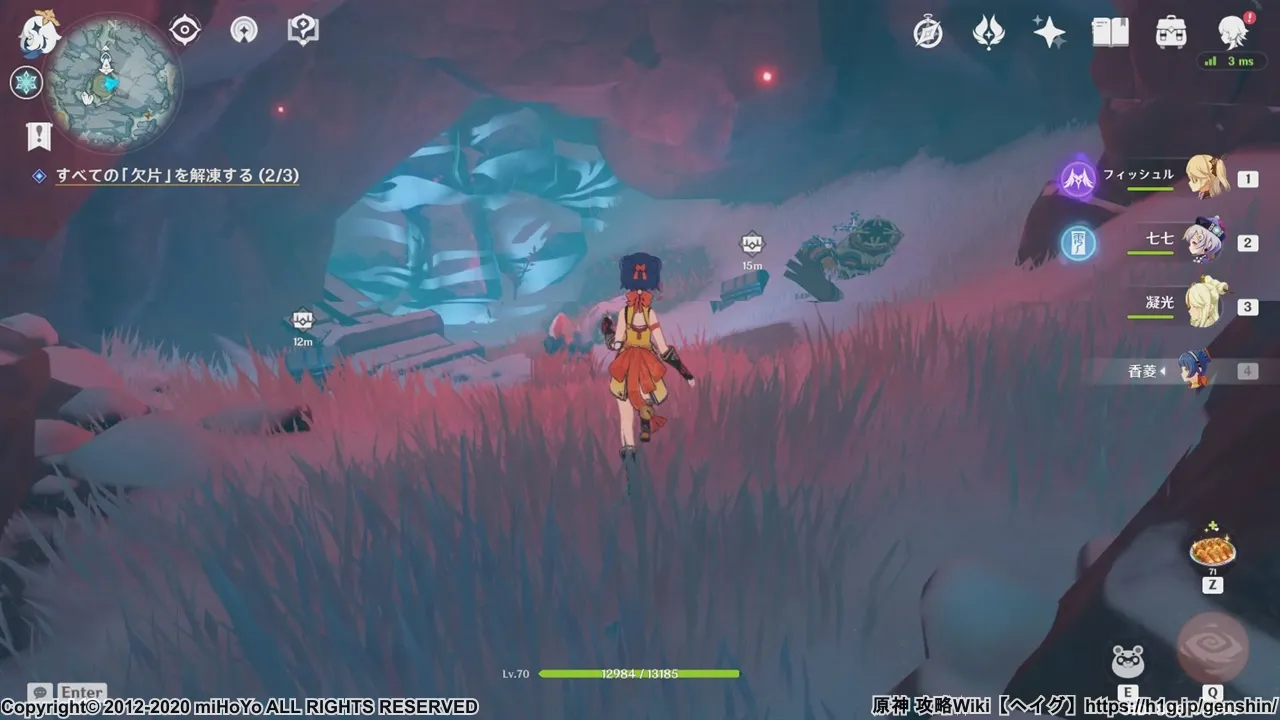Viewport: 1280px width, 720px height.
Task: Open the Paimon main menu
Action: click(40, 32)
